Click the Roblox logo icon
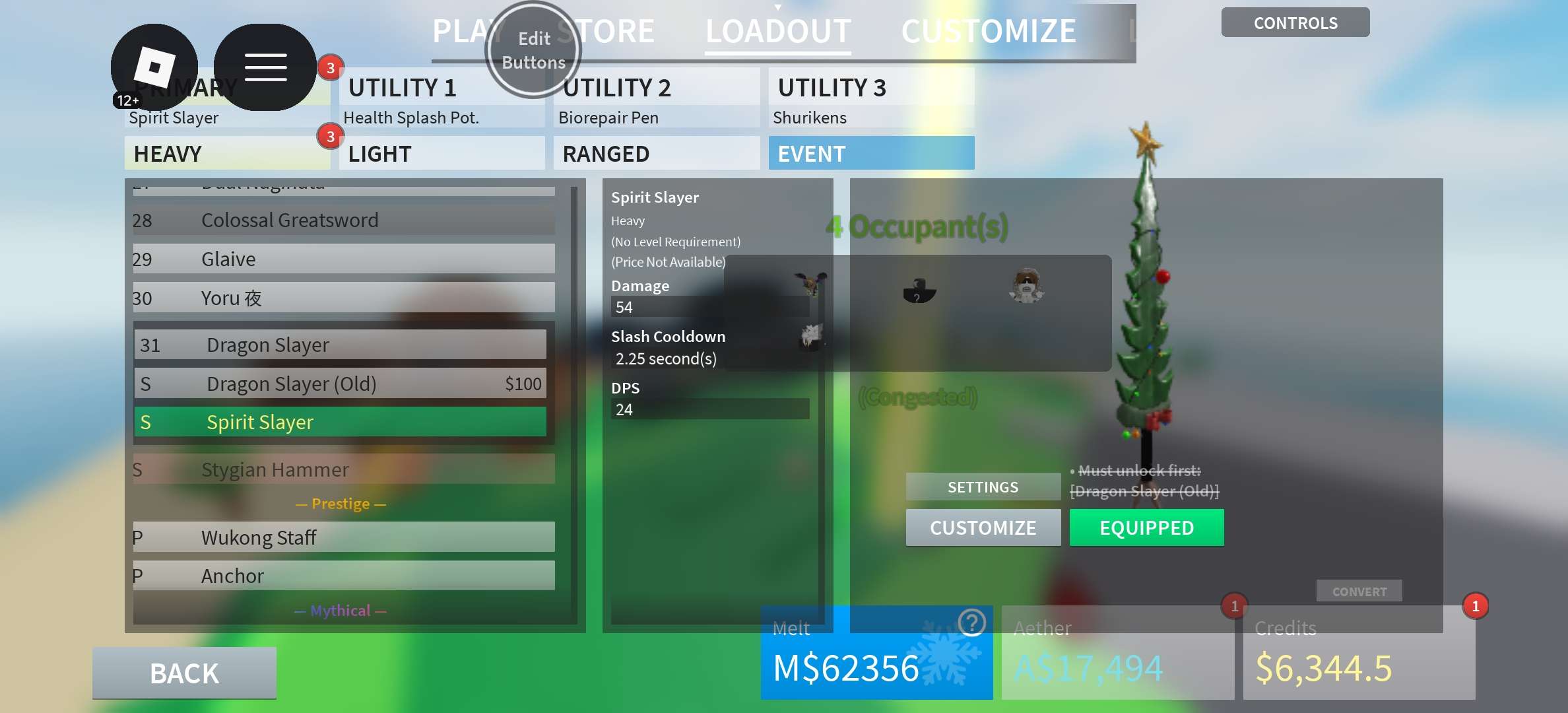 pyautogui.click(x=155, y=66)
